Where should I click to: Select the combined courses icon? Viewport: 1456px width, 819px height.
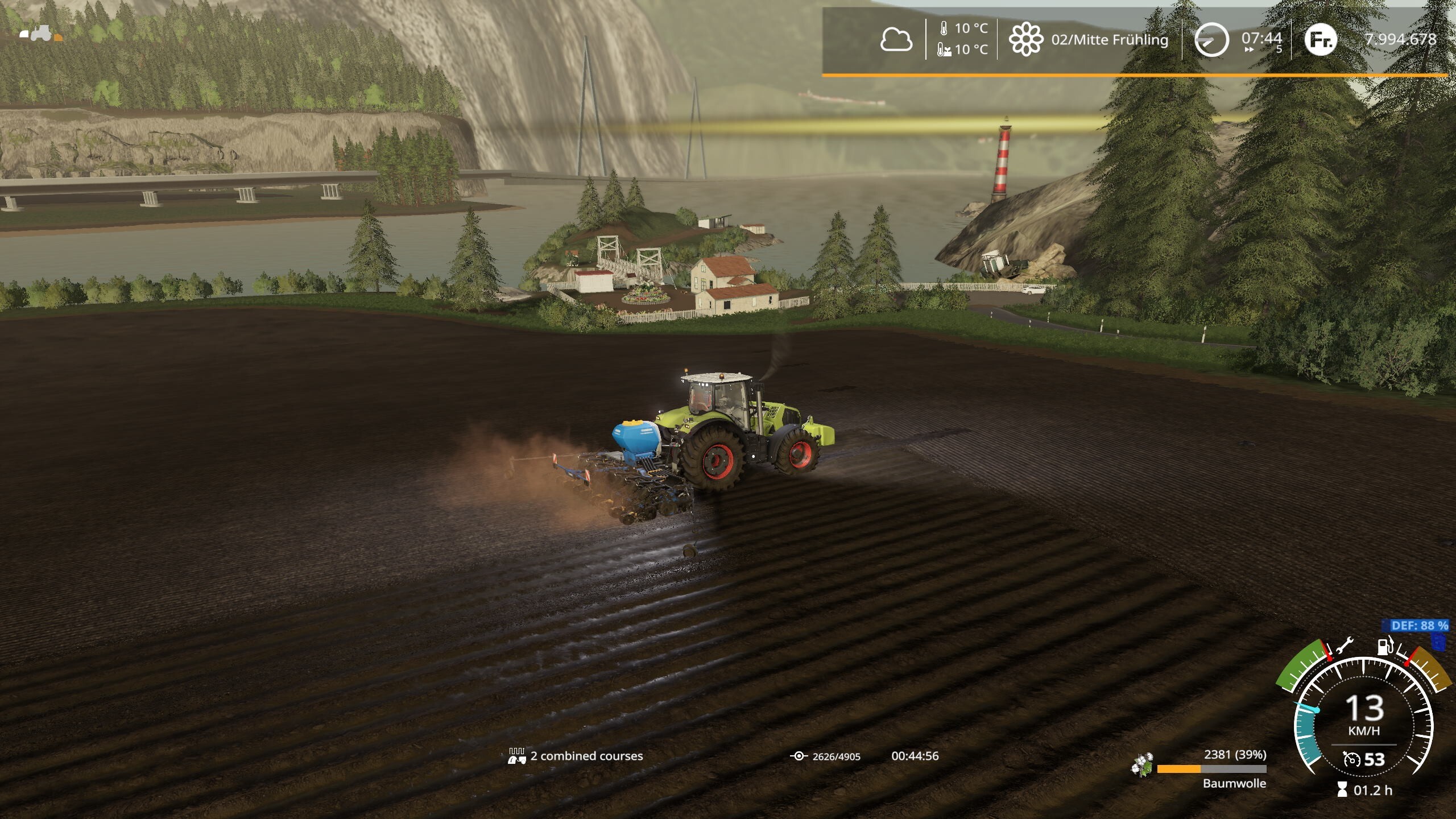tap(516, 756)
